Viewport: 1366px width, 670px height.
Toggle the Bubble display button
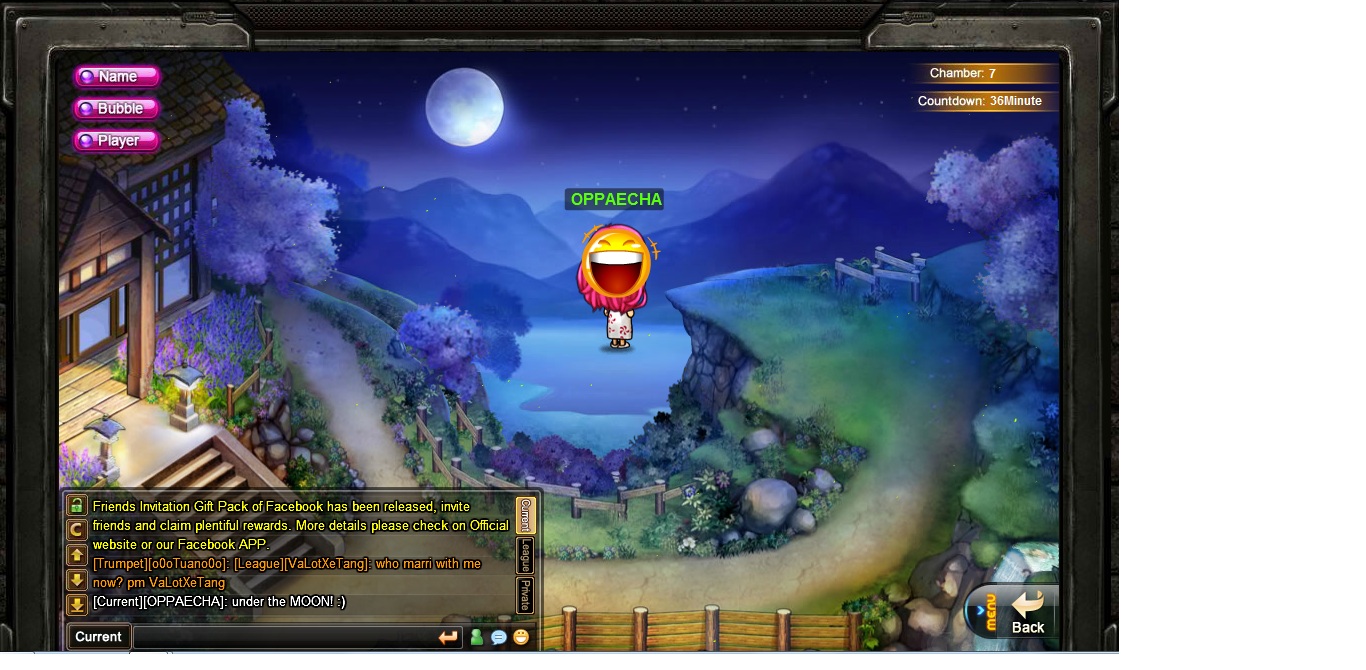(x=117, y=109)
